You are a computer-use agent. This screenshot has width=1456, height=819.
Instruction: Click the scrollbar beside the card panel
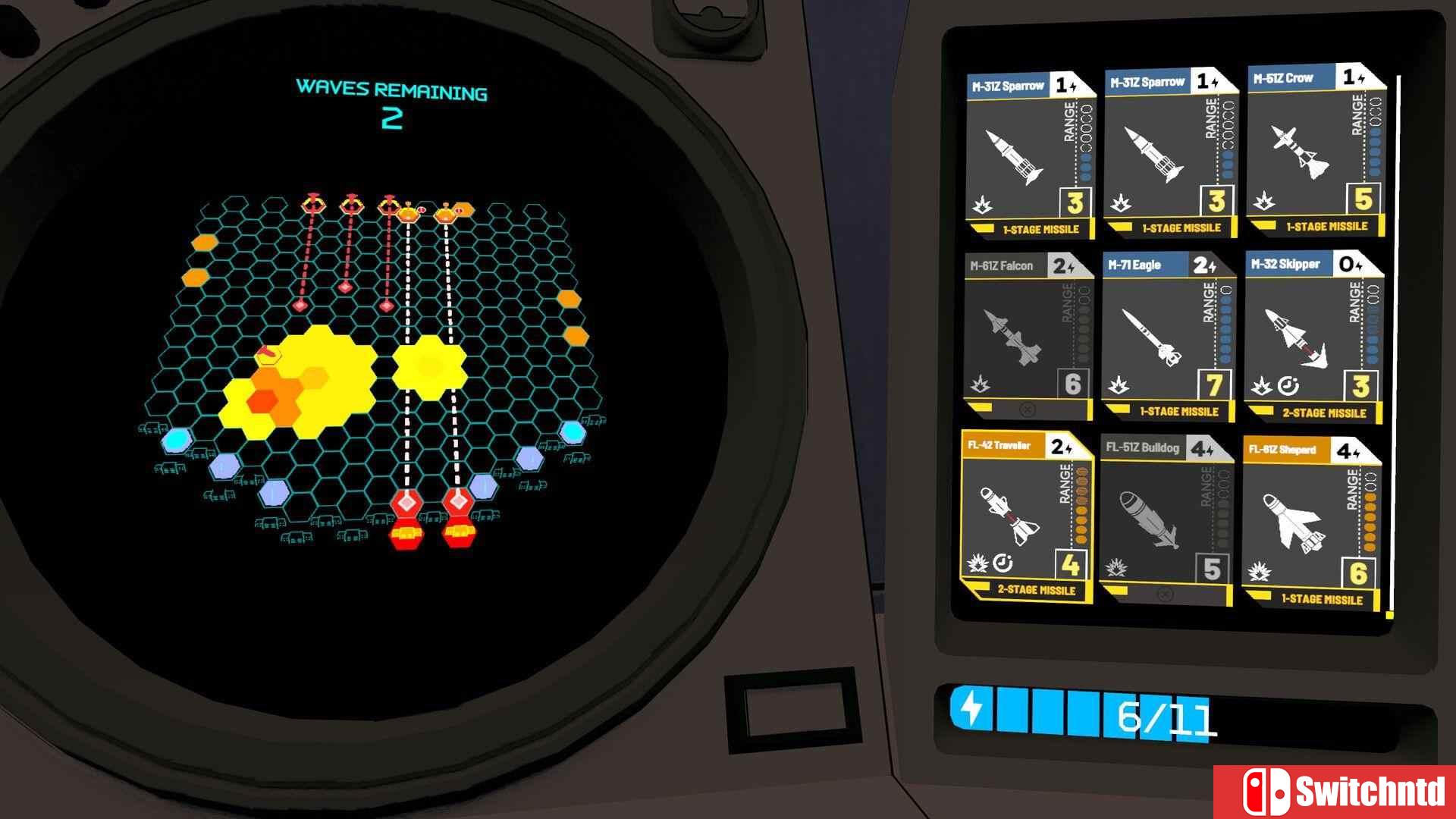[1396, 341]
